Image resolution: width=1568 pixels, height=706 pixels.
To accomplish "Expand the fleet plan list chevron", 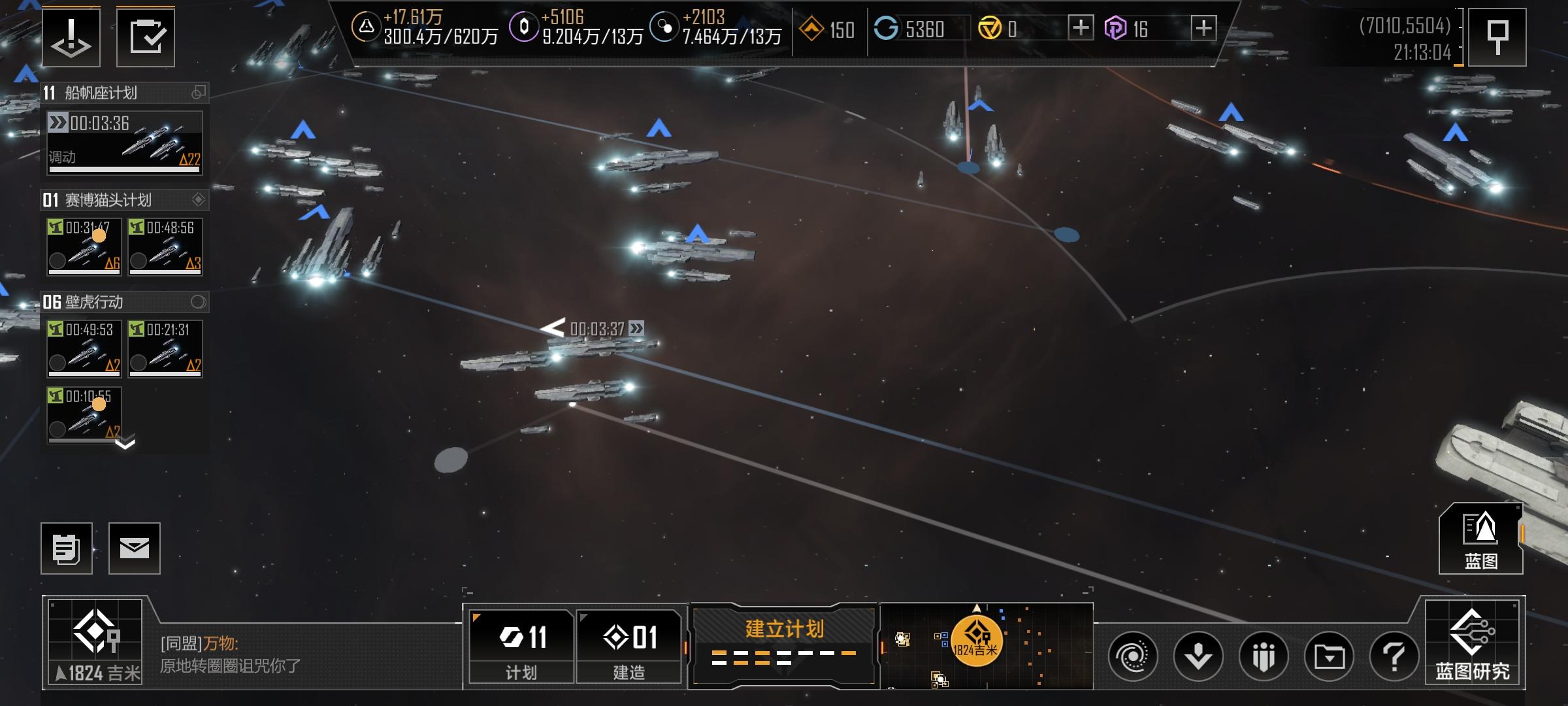I will click(x=125, y=445).
